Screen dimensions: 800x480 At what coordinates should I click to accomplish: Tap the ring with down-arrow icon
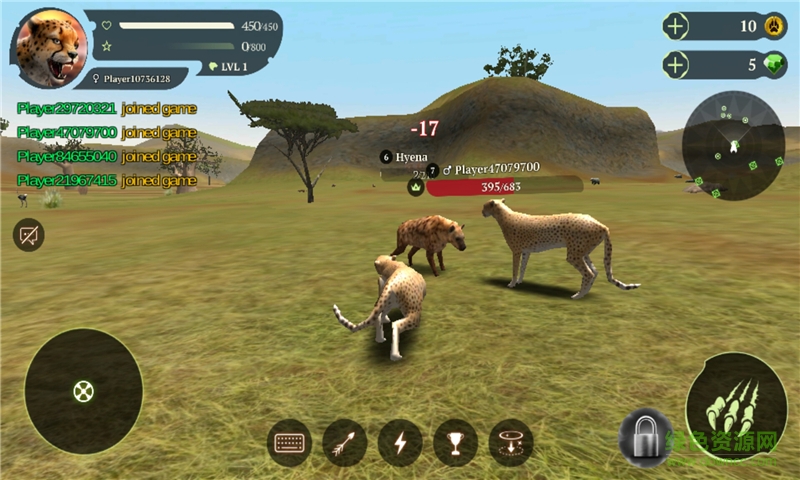[x=510, y=443]
